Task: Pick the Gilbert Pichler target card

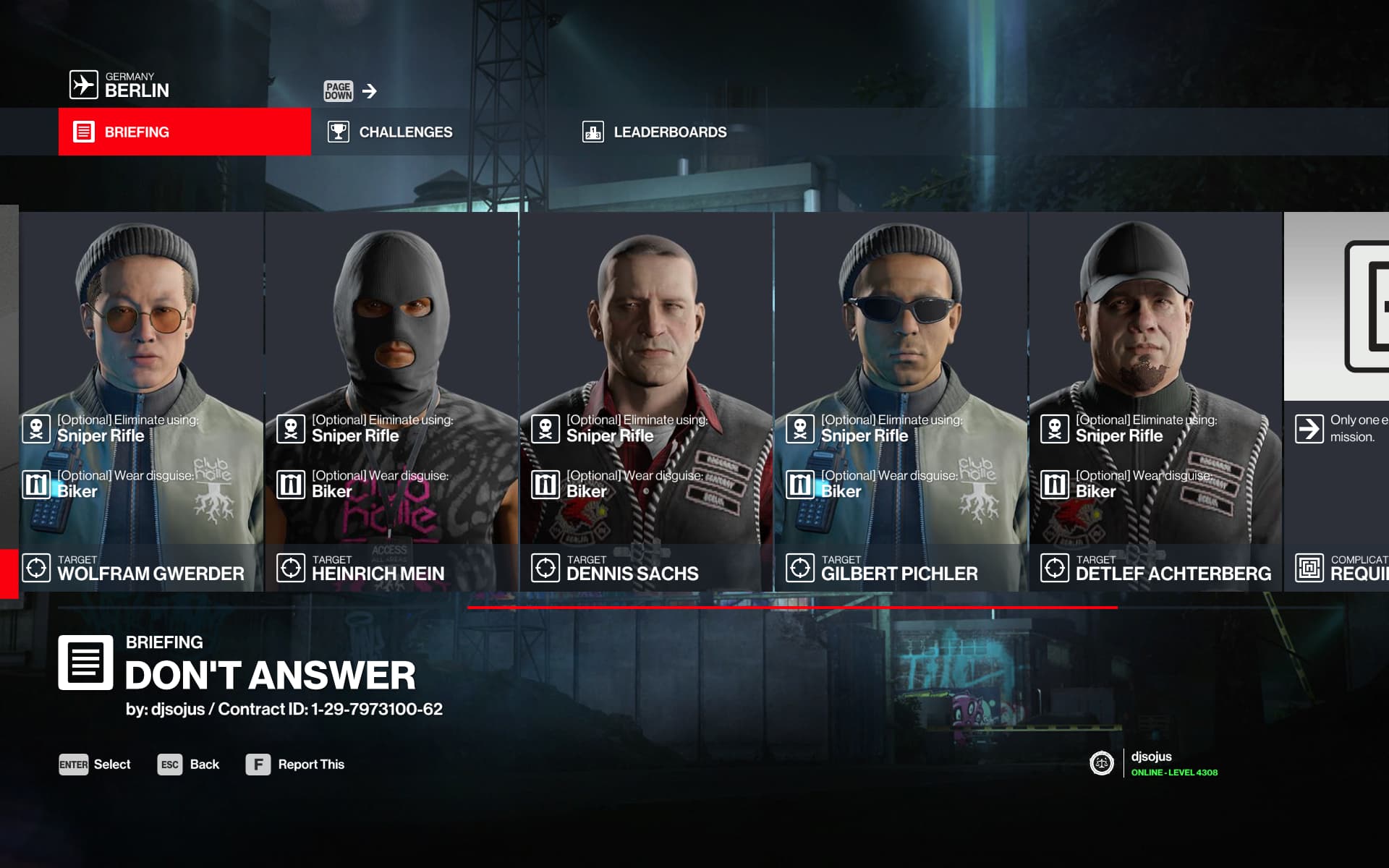Action: [x=901, y=401]
